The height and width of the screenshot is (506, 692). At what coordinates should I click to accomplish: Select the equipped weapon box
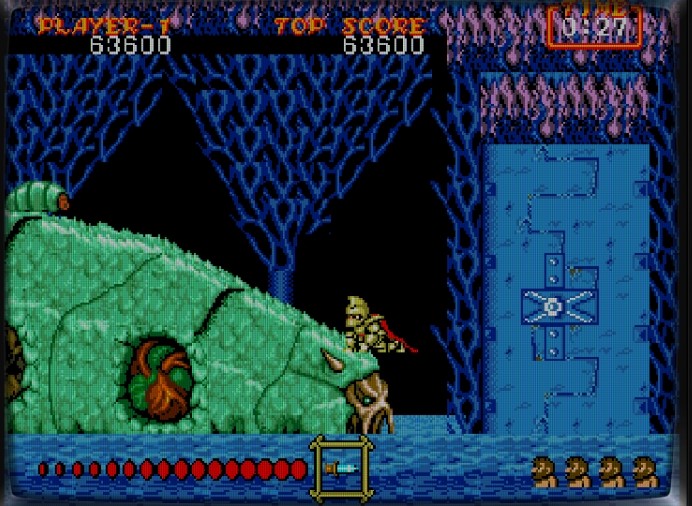tap(341, 467)
